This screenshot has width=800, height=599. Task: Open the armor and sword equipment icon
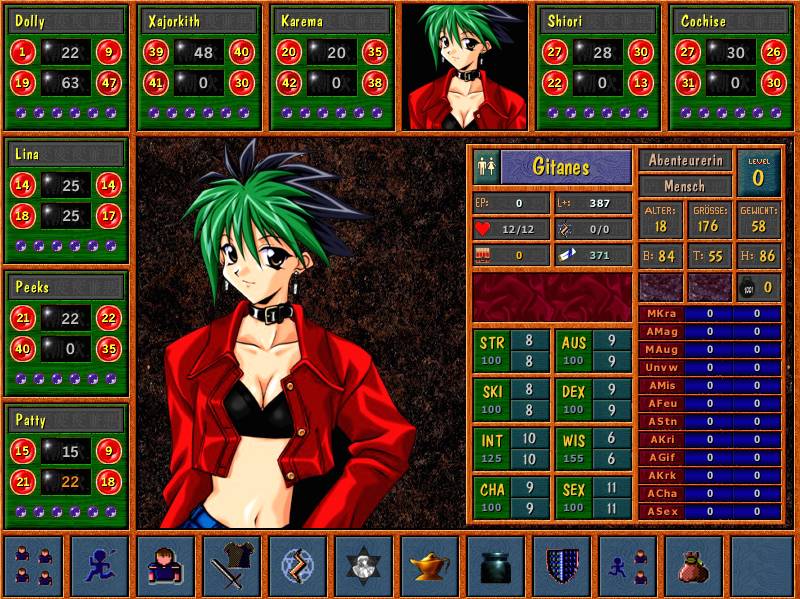pos(232,566)
